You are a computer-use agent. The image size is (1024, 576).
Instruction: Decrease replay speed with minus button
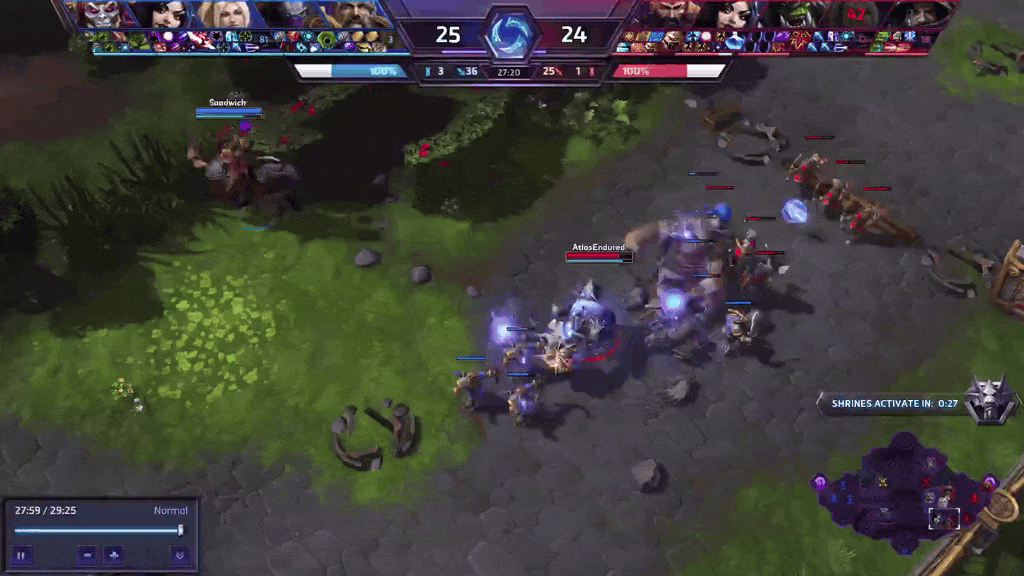tap(88, 555)
